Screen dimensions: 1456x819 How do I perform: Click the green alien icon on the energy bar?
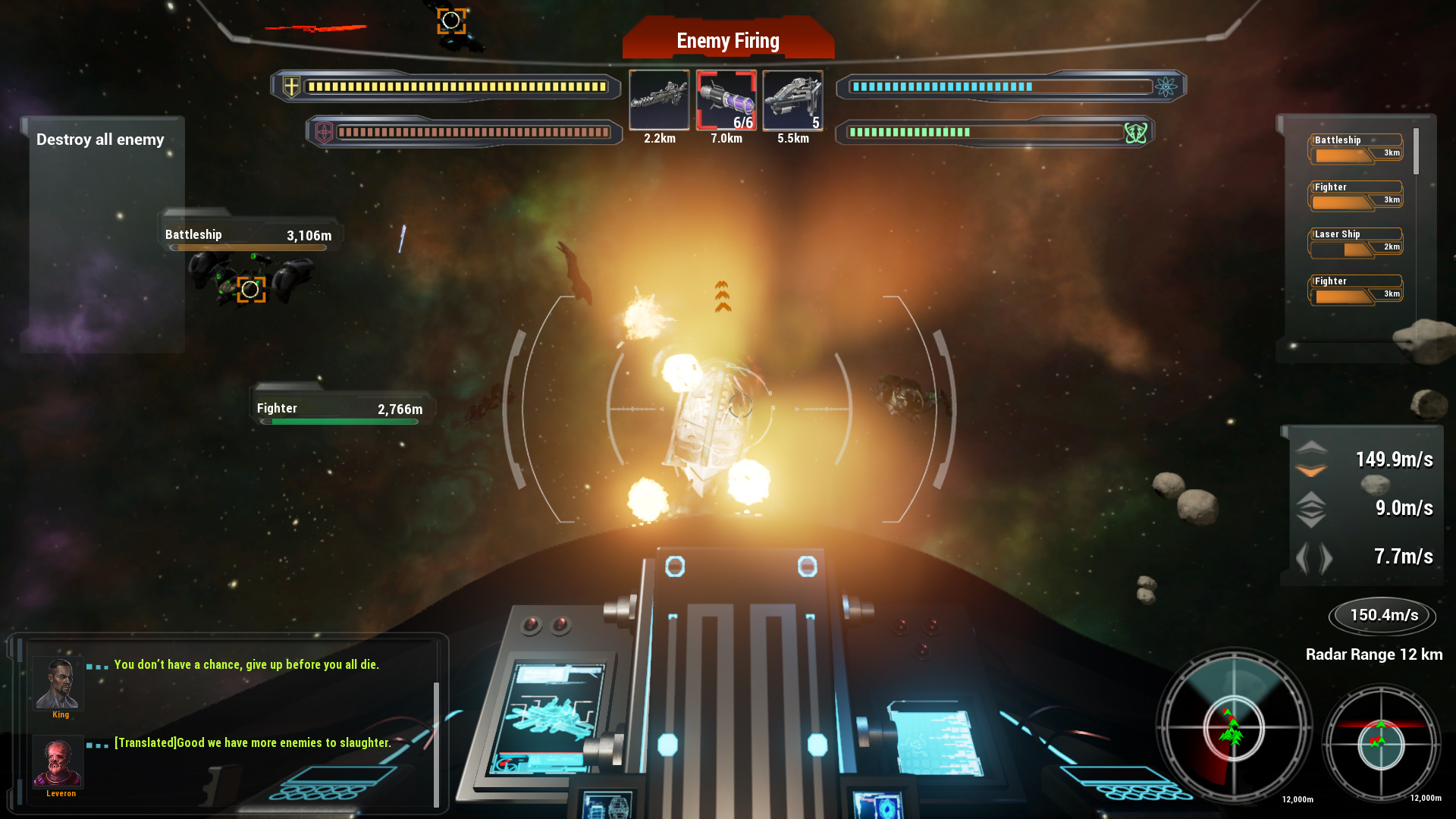coord(1134,132)
